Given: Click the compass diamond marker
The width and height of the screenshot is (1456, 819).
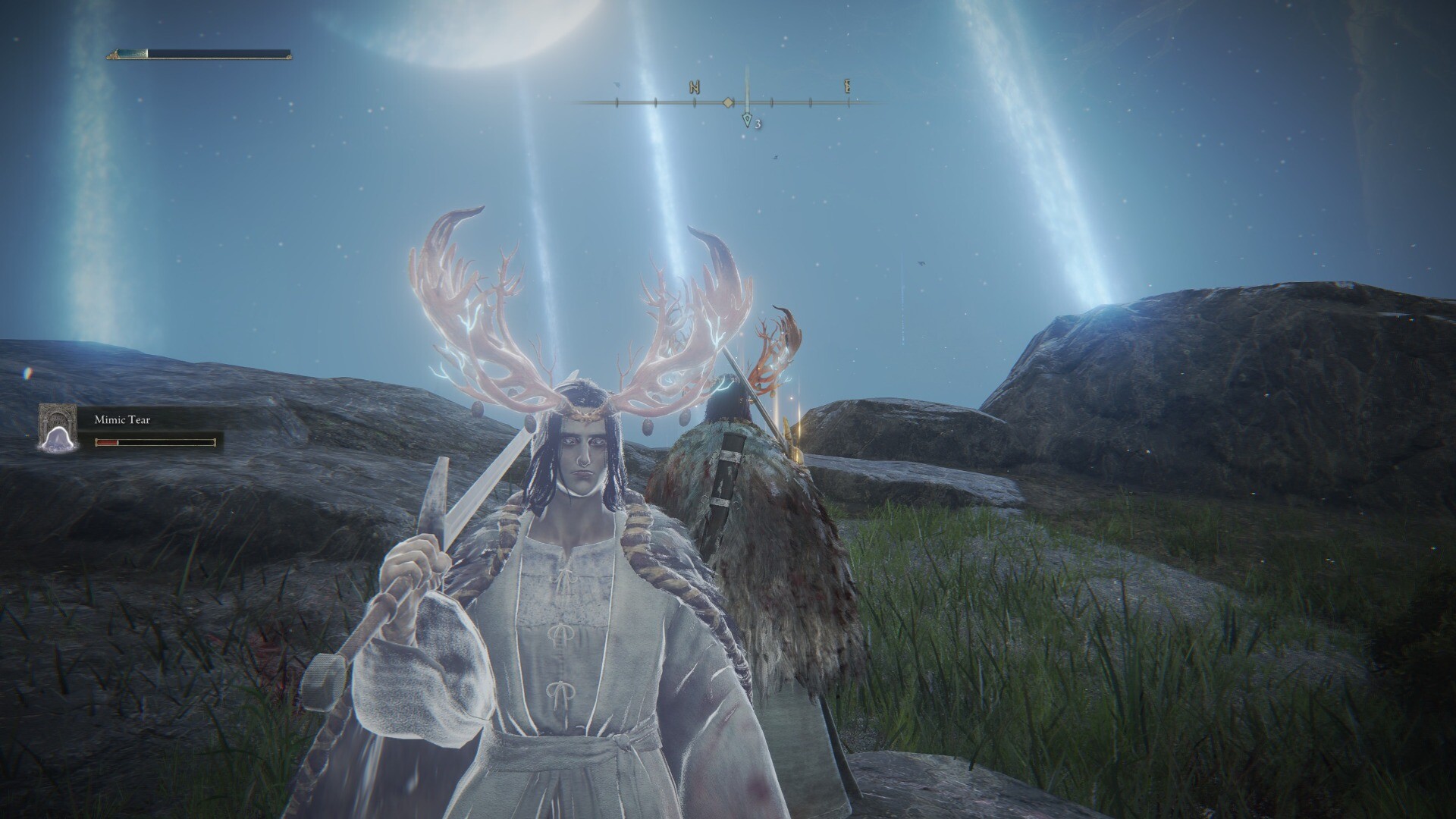Looking at the screenshot, I should click(727, 102).
